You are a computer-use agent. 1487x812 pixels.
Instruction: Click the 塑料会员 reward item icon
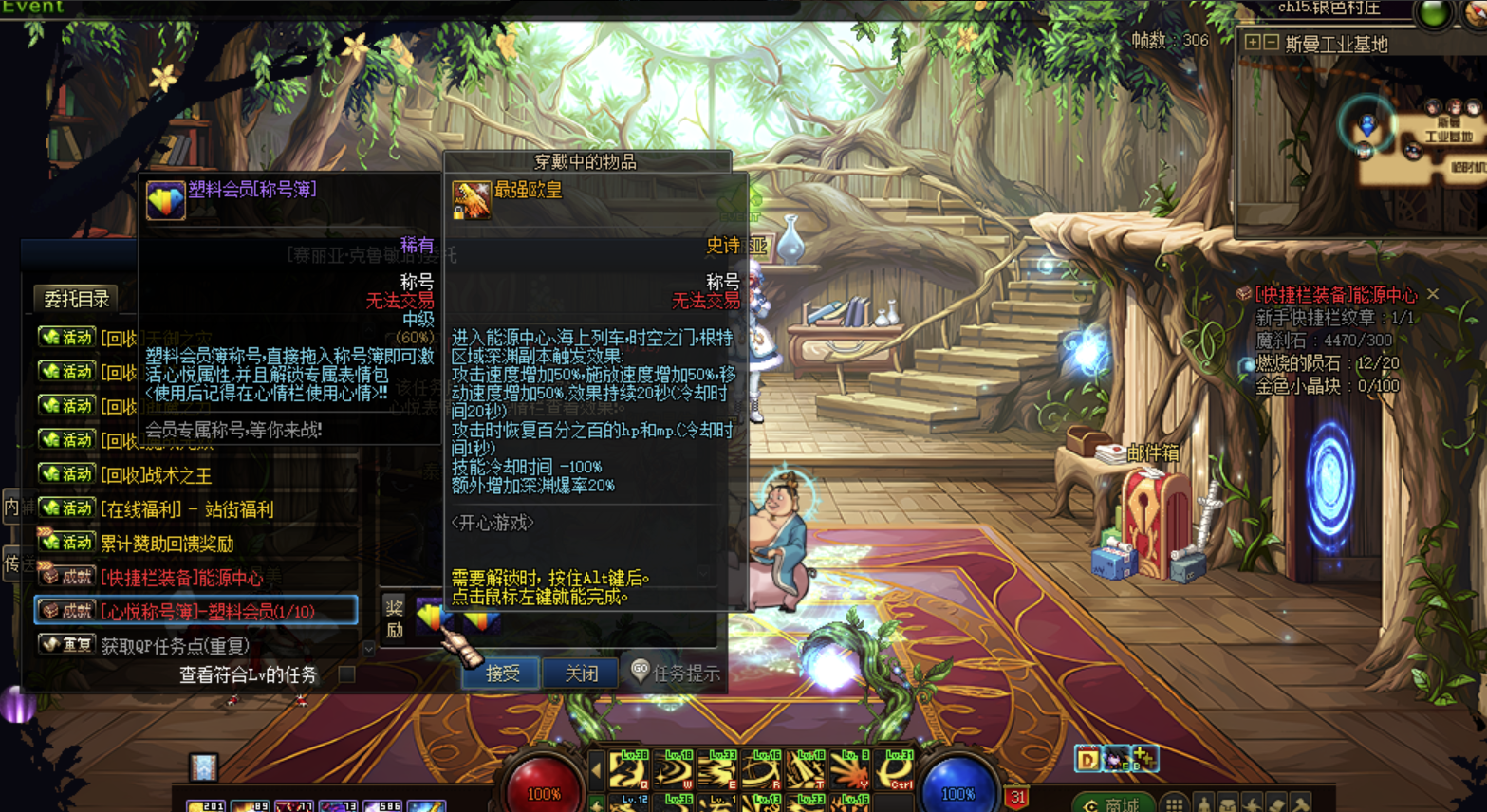point(430,618)
